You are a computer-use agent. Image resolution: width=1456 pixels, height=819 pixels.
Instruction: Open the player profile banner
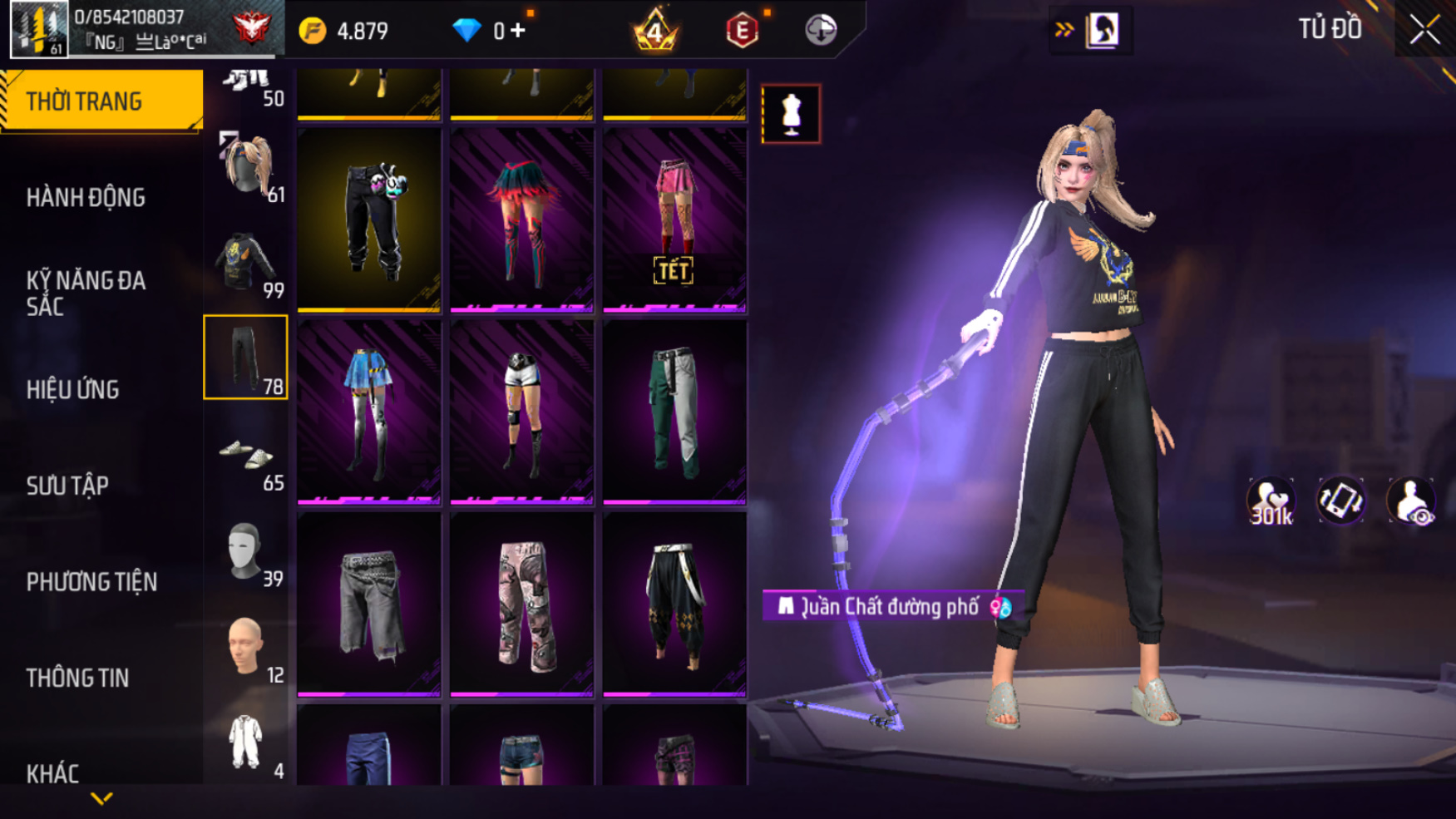pos(141,29)
